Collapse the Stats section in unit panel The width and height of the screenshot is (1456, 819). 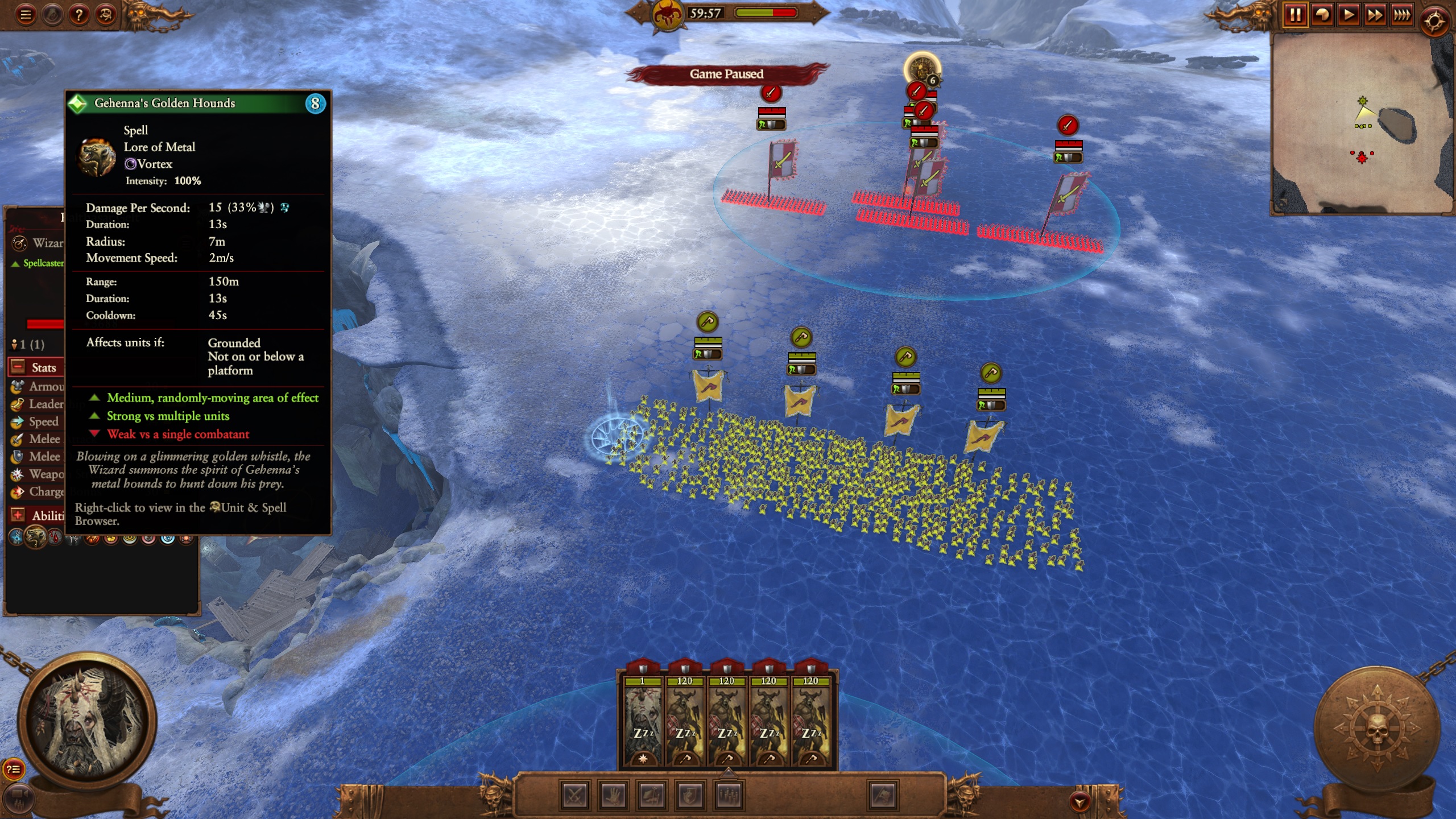(x=17, y=368)
